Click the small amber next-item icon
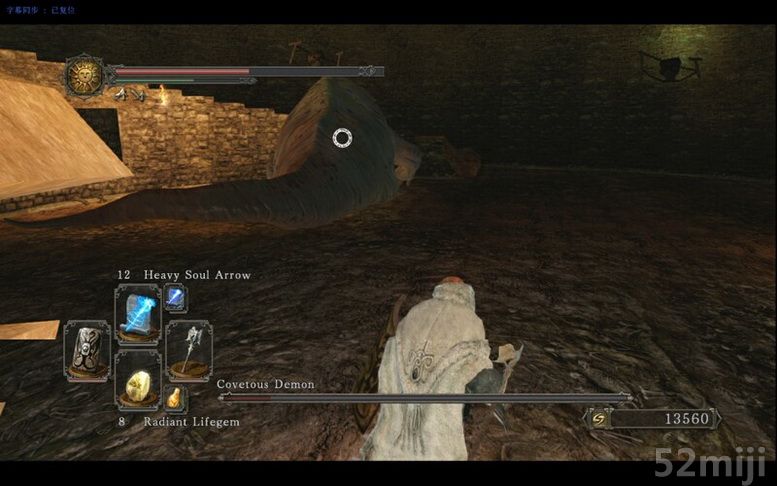Screen dimensions: 777x486 point(175,398)
